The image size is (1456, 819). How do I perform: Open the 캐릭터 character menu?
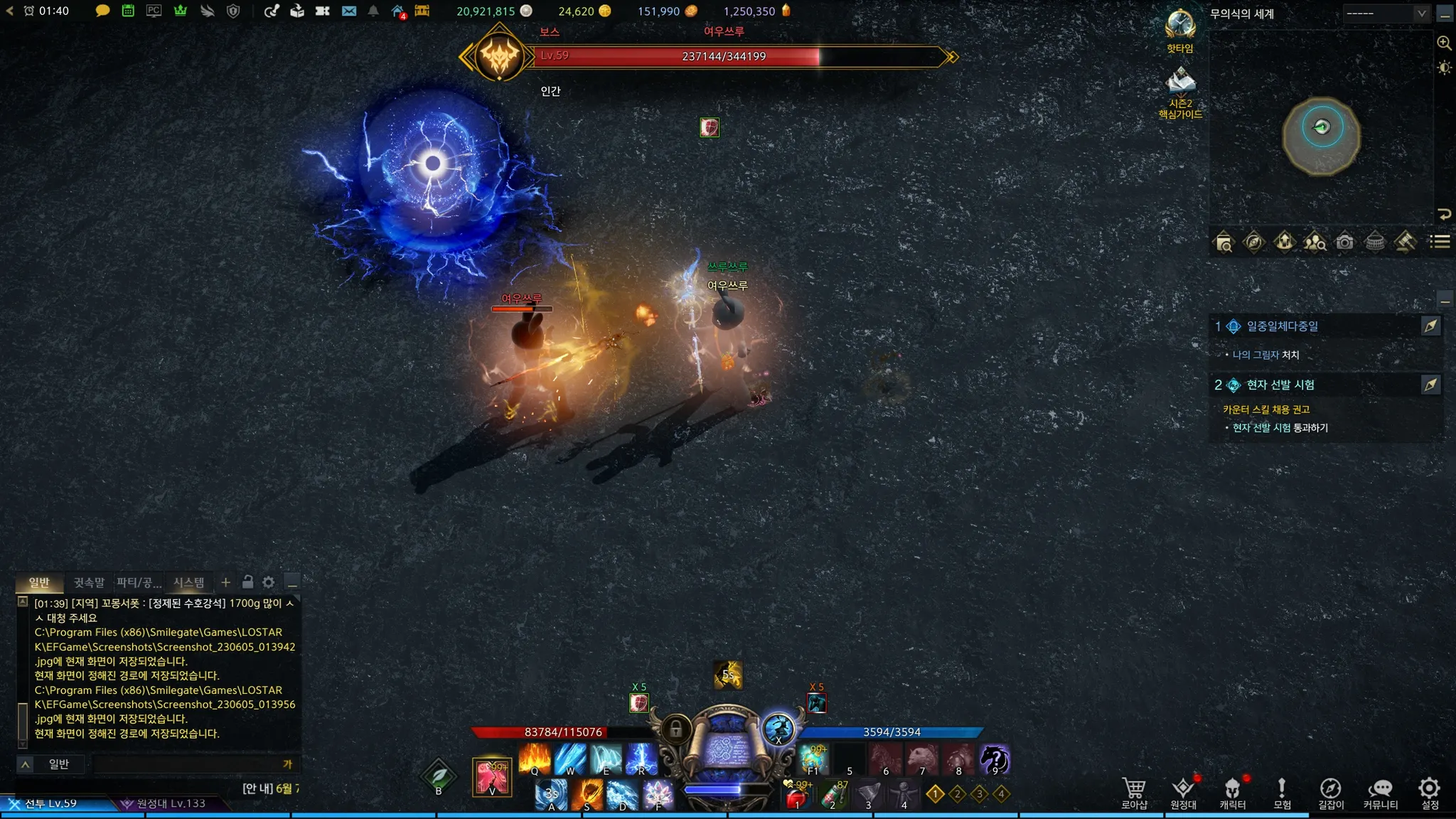1232,793
